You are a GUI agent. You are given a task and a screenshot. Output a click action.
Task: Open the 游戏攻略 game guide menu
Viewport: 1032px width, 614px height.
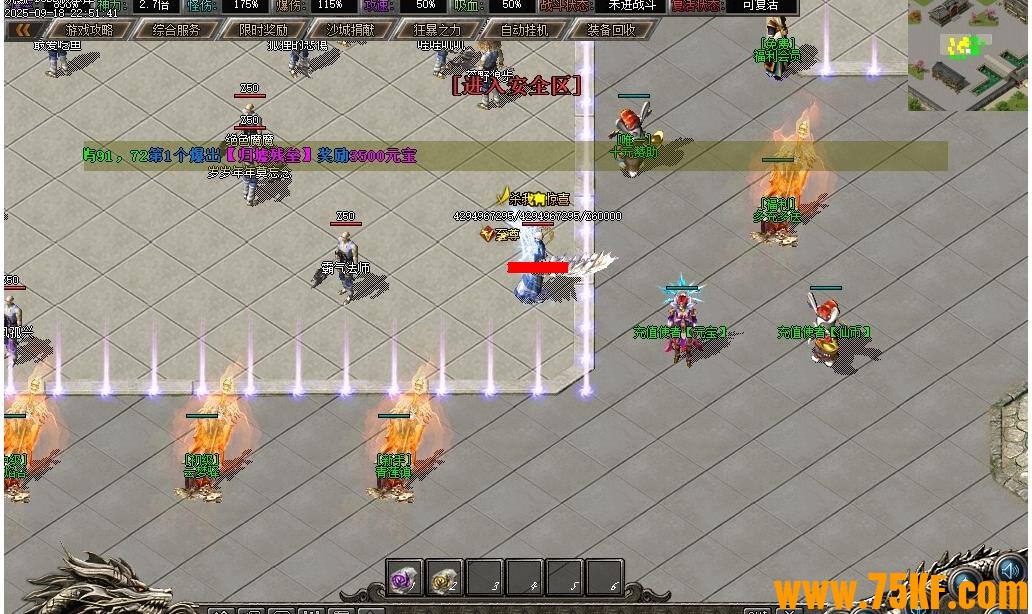[89, 30]
